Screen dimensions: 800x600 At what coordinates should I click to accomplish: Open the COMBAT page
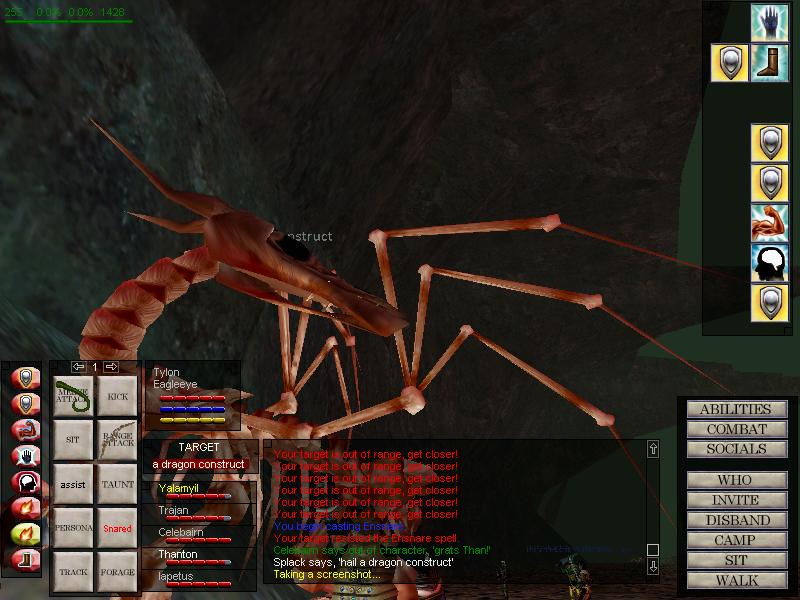point(735,429)
